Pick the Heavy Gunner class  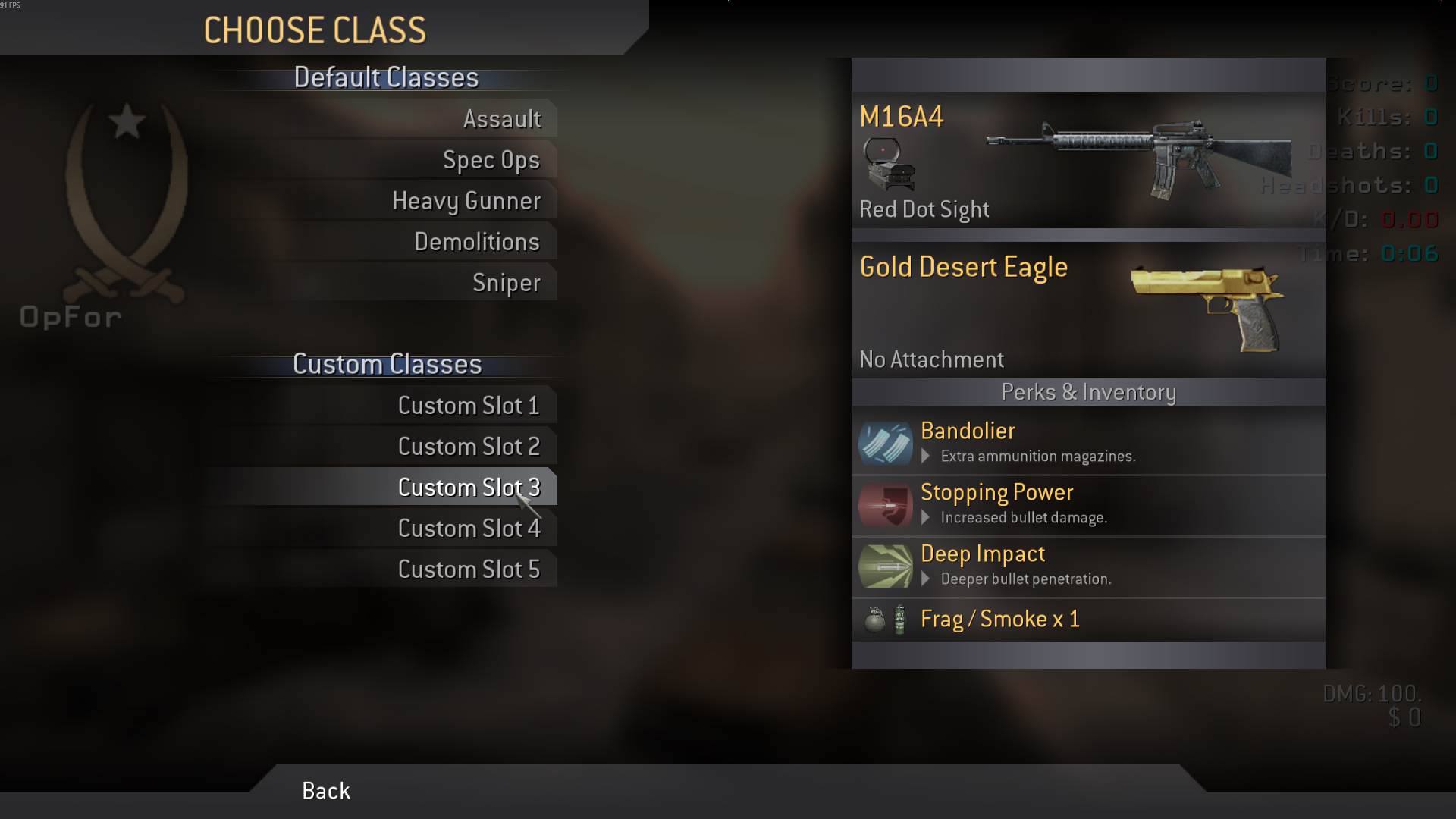(x=466, y=201)
